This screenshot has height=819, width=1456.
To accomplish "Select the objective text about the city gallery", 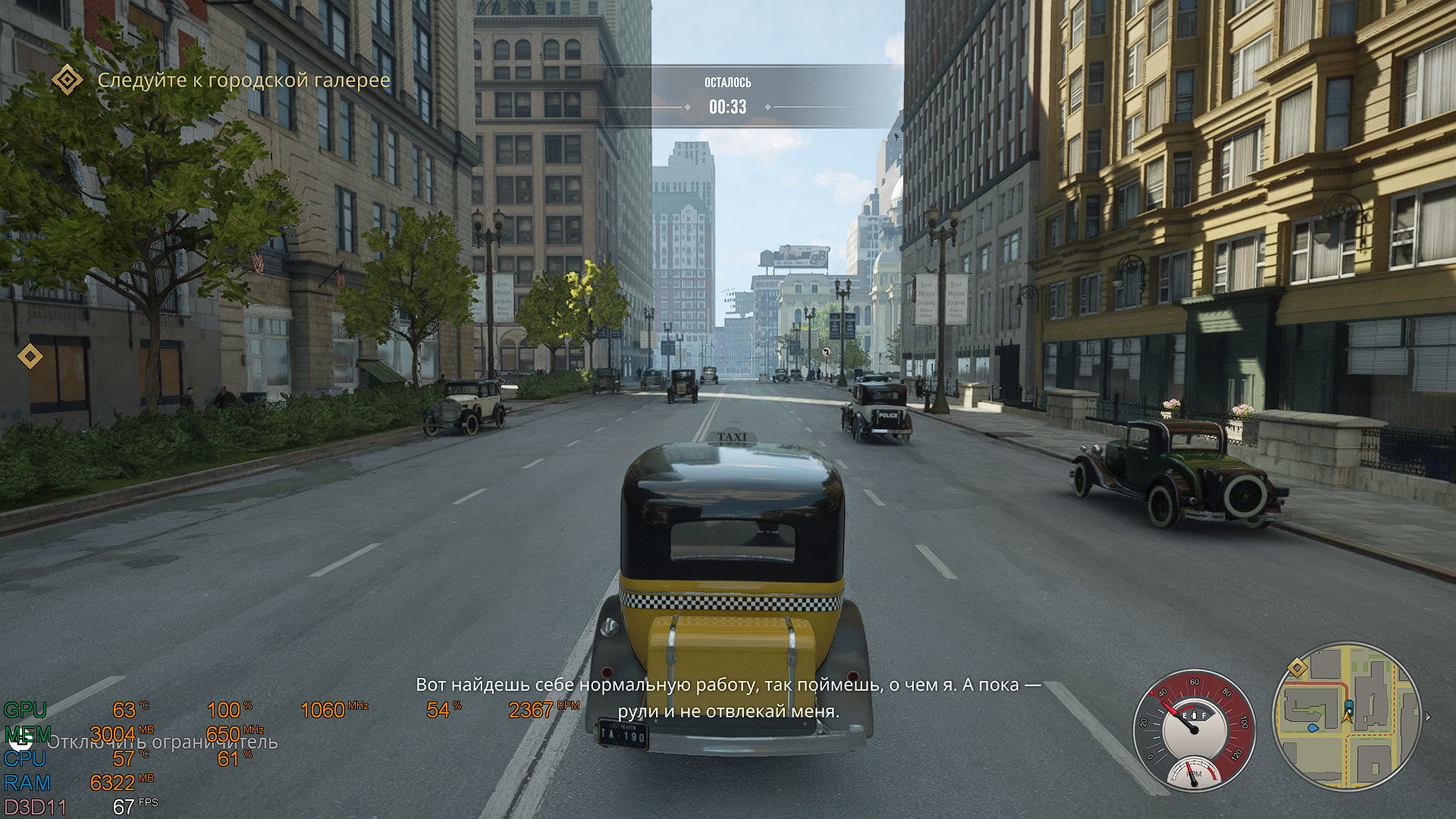I will click(x=243, y=80).
